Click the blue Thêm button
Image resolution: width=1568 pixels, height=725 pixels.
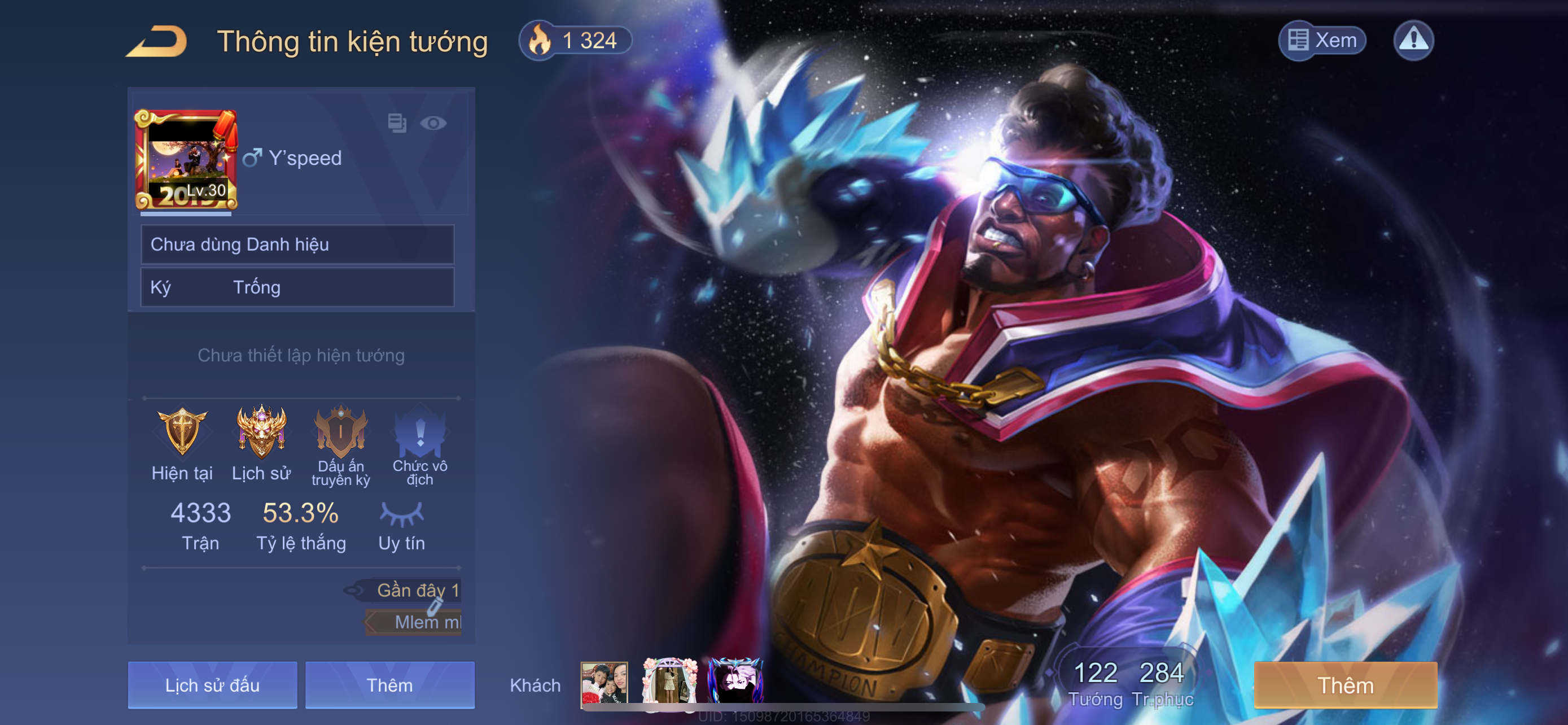(389, 685)
